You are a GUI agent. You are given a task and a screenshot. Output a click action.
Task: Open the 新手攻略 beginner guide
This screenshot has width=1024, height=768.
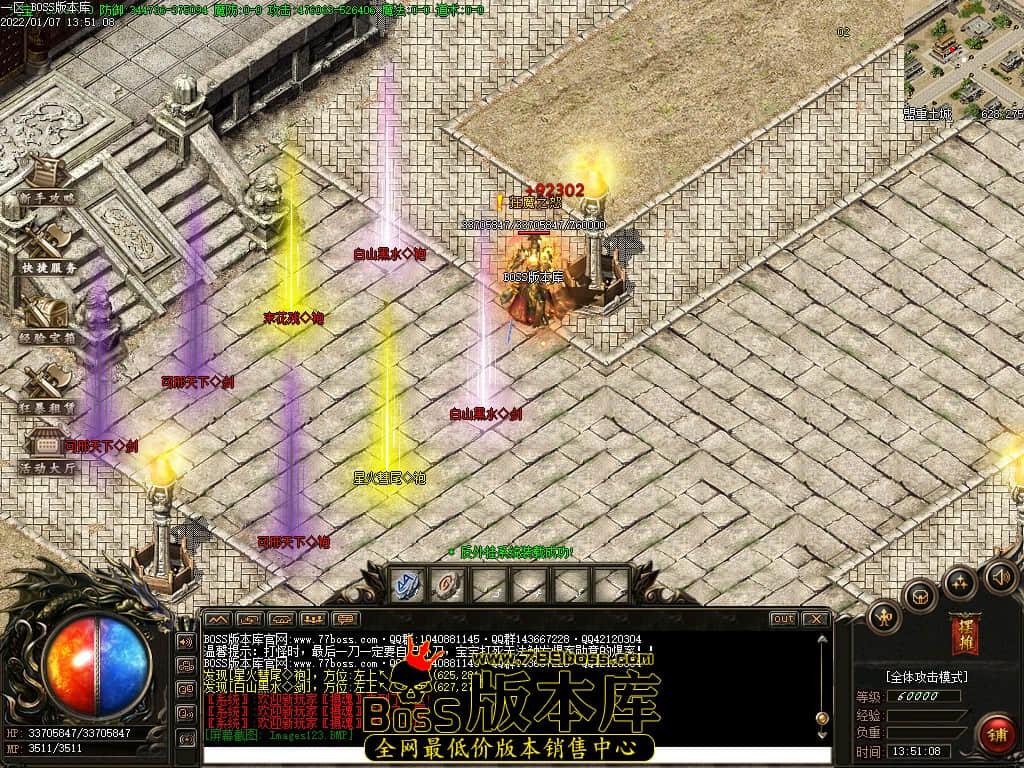pos(46,181)
